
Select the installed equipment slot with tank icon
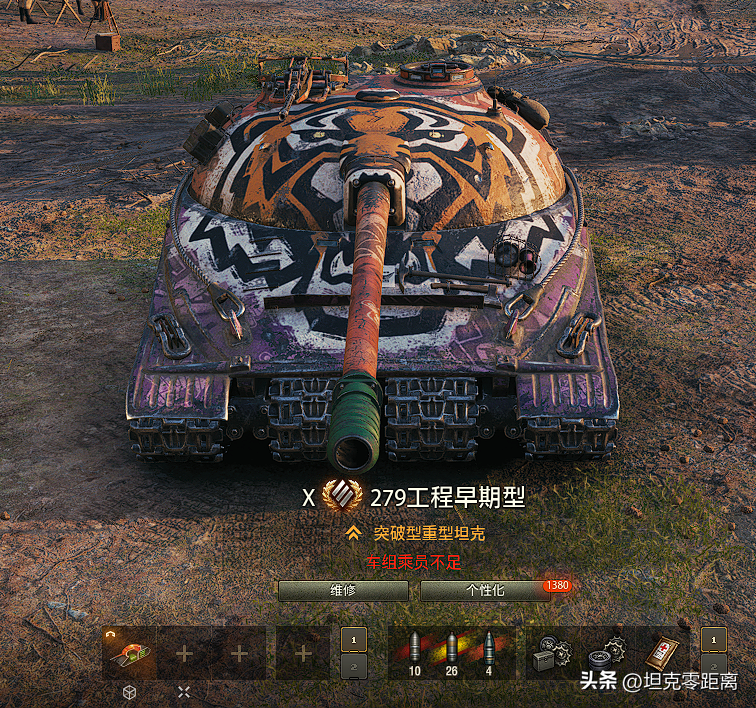coord(129,653)
